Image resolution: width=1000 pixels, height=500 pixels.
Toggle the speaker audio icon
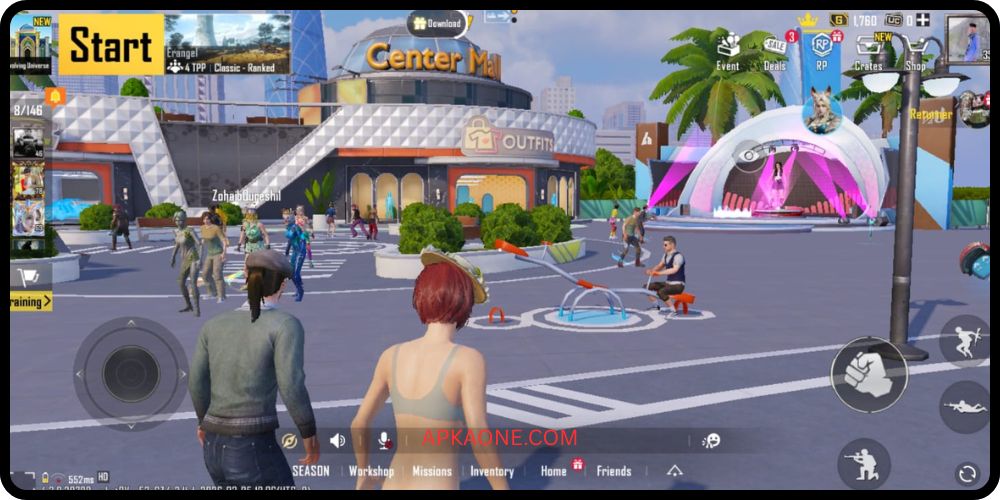[x=338, y=440]
